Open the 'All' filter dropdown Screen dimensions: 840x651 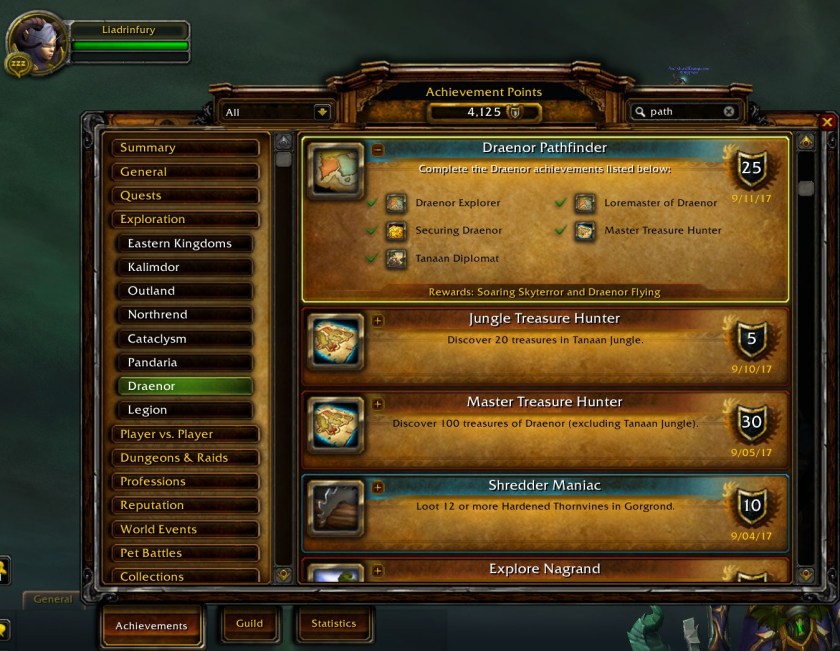point(322,112)
